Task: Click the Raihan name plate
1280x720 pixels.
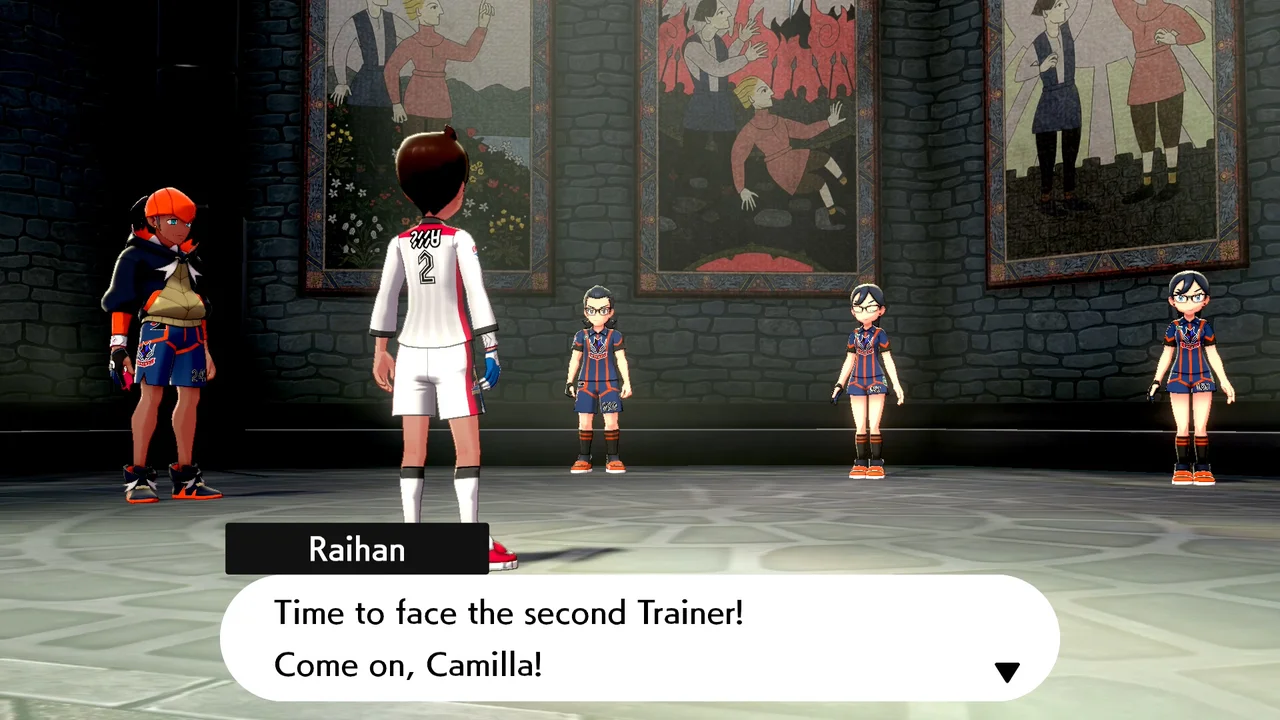Action: [357, 548]
